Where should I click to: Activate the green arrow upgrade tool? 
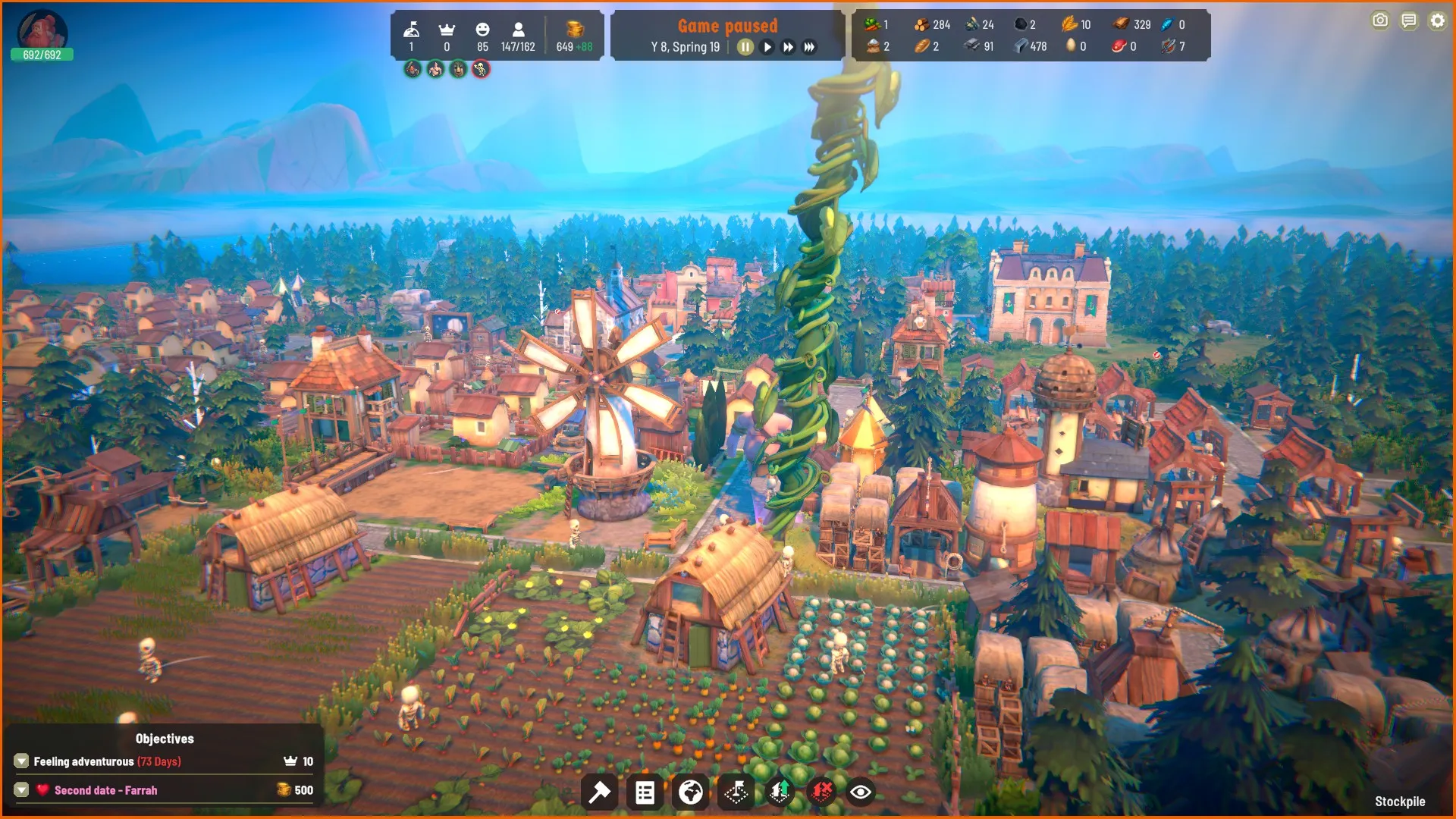coord(779,792)
